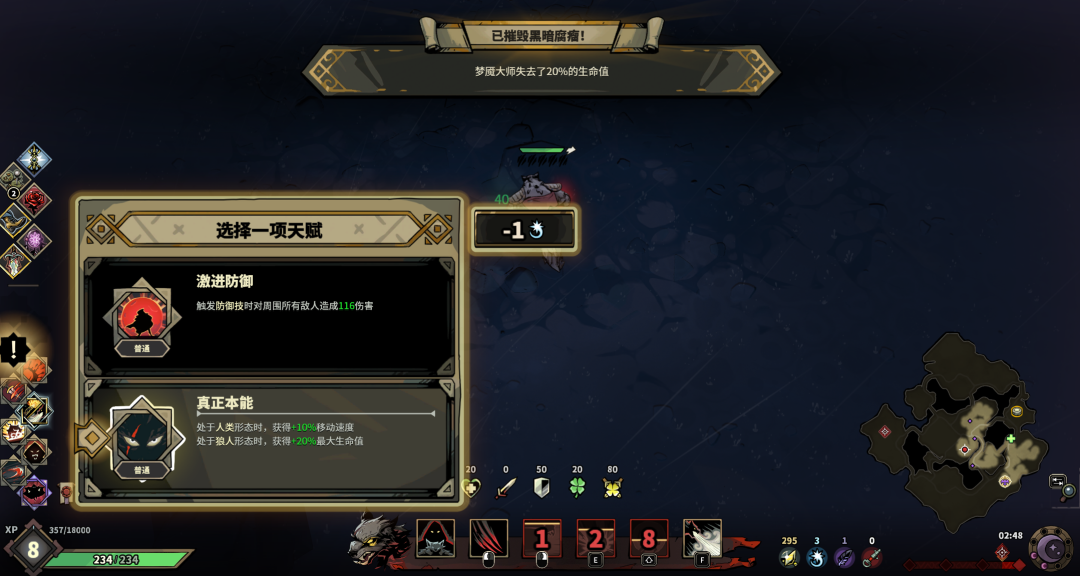Click the moon phase night indicator
1080x576 pixels.
pos(1050,546)
